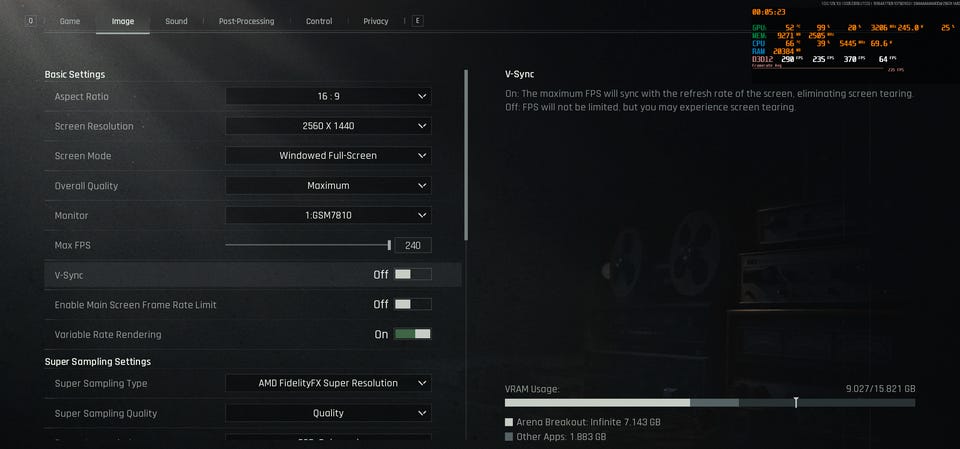Change the Screen Resolution dropdown
The height and width of the screenshot is (449, 960).
click(x=328, y=126)
